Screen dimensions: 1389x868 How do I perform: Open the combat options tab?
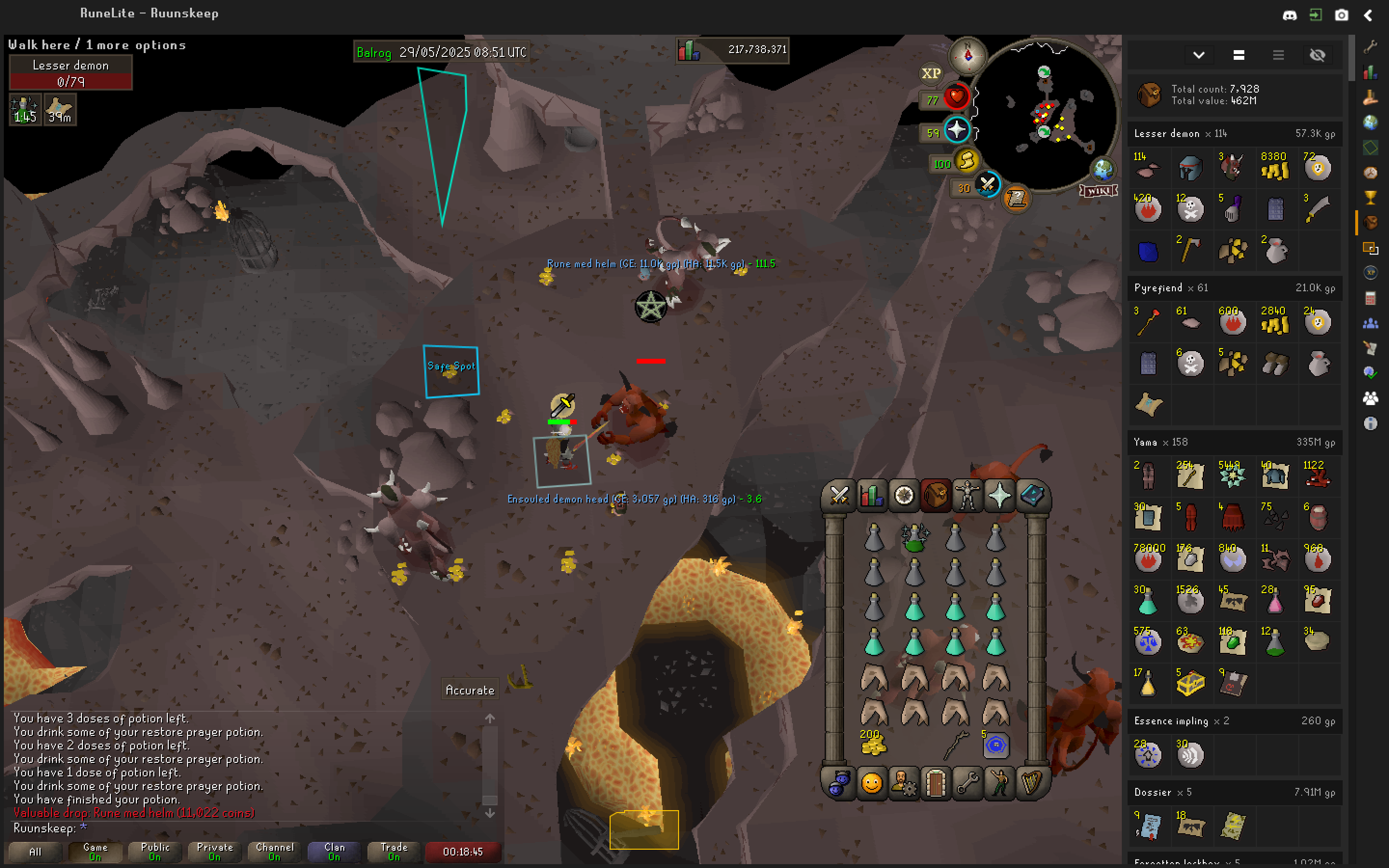[839, 495]
